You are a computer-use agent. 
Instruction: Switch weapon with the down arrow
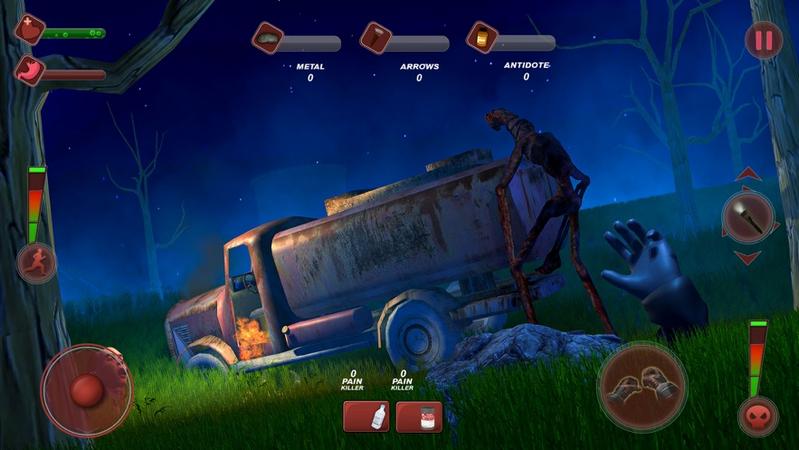pyautogui.click(x=748, y=258)
